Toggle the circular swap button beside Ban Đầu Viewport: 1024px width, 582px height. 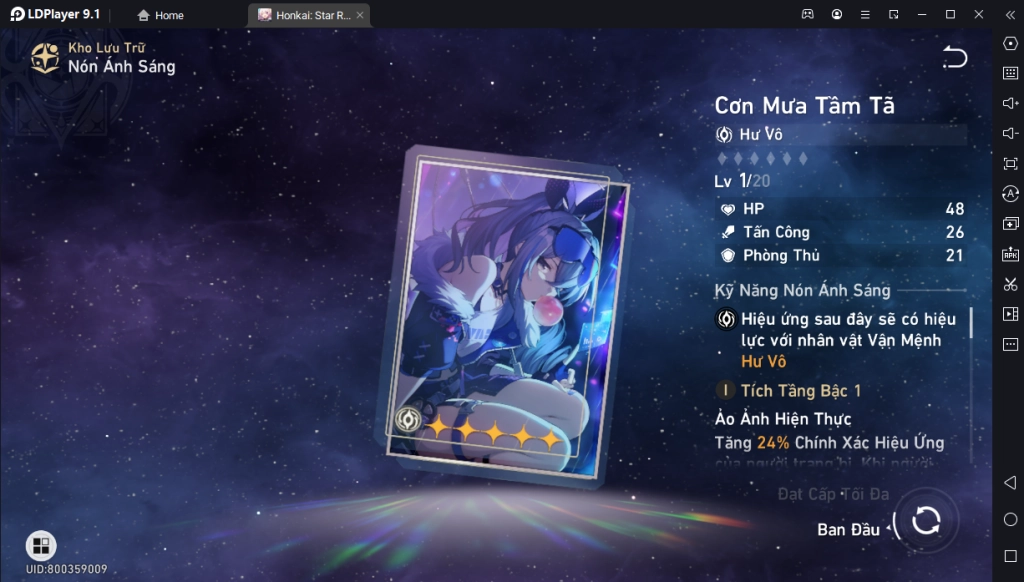926,520
